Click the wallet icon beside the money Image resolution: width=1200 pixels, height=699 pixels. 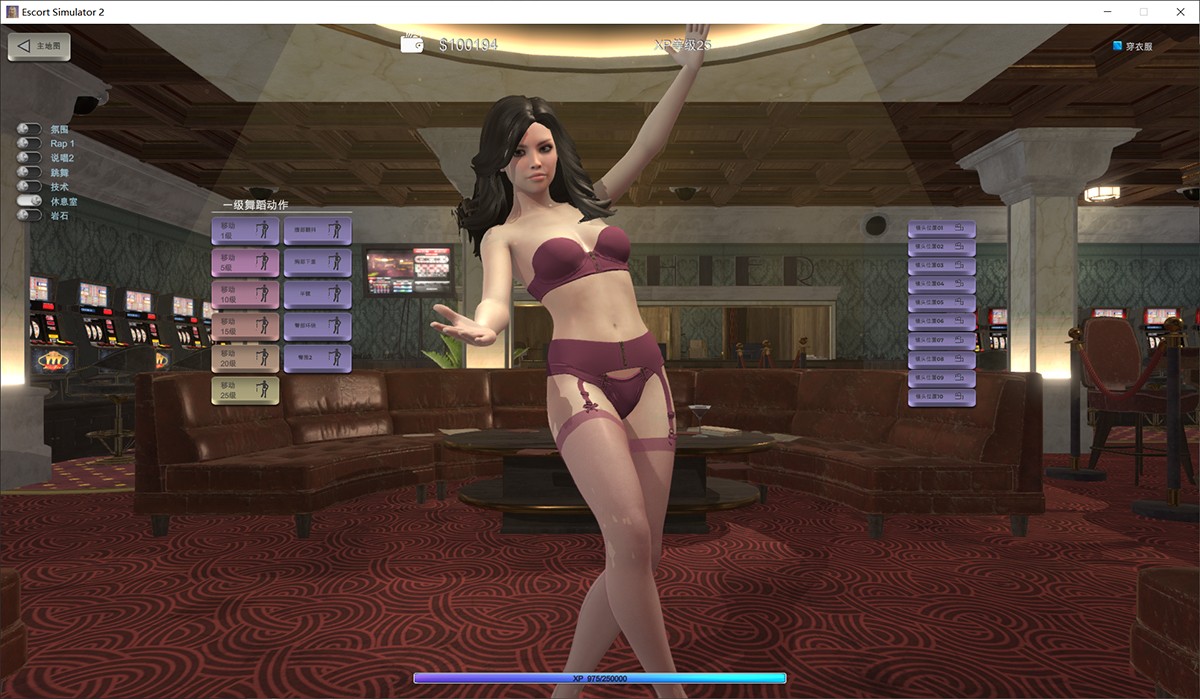(x=412, y=44)
